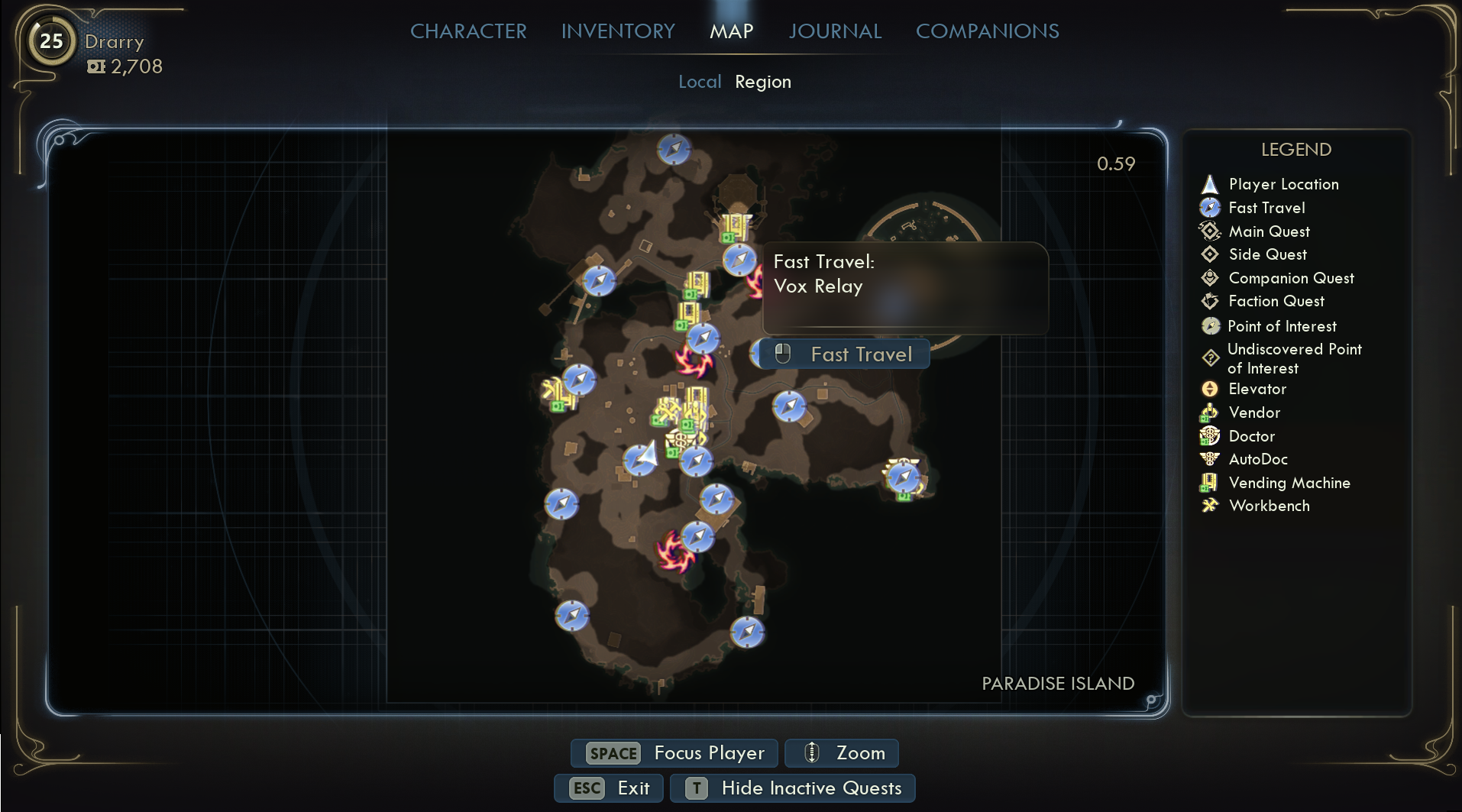The image size is (1462, 812).
Task: Switch to the Local map view
Action: pos(699,82)
